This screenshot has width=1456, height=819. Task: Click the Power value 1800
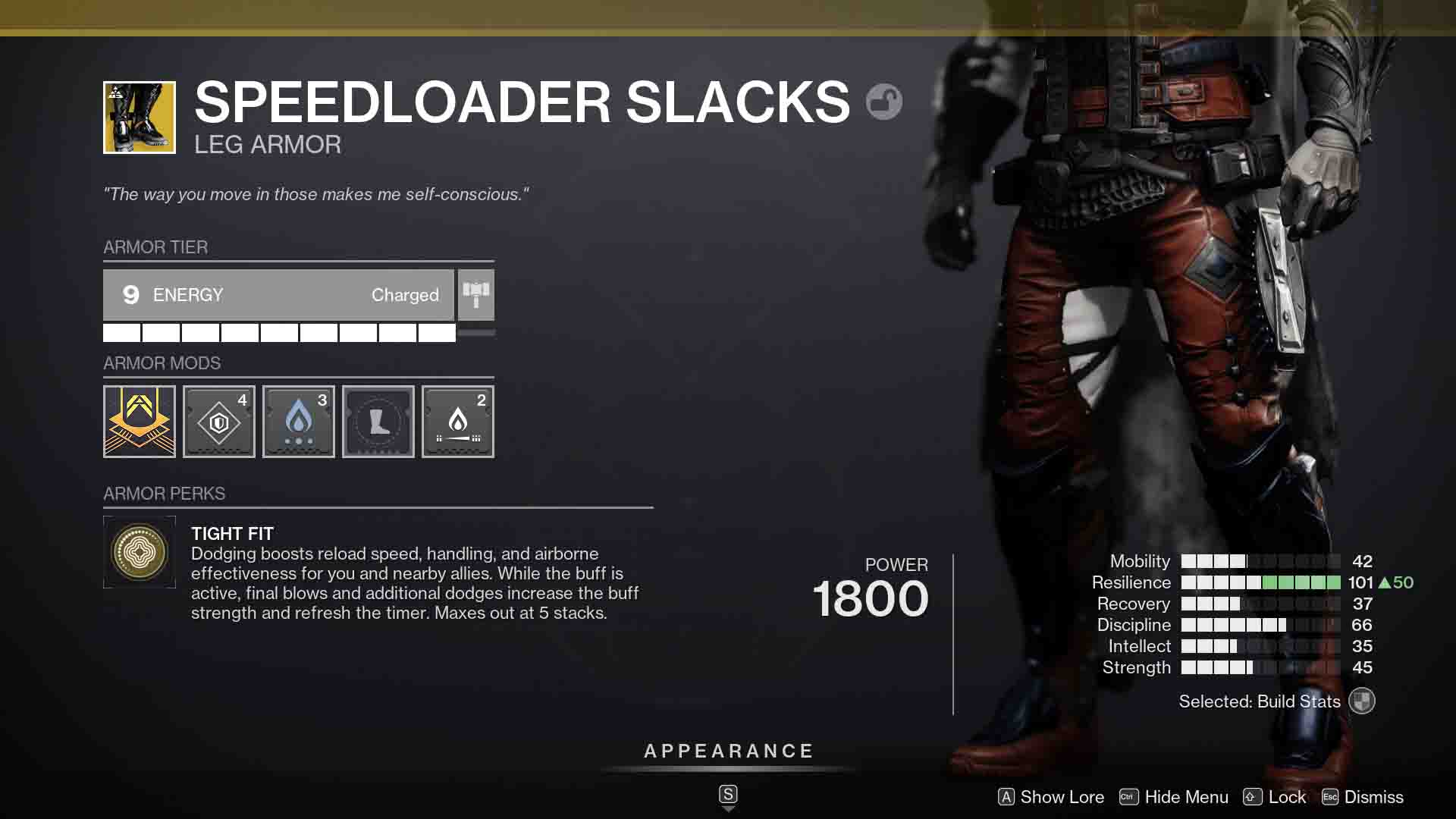(x=869, y=598)
